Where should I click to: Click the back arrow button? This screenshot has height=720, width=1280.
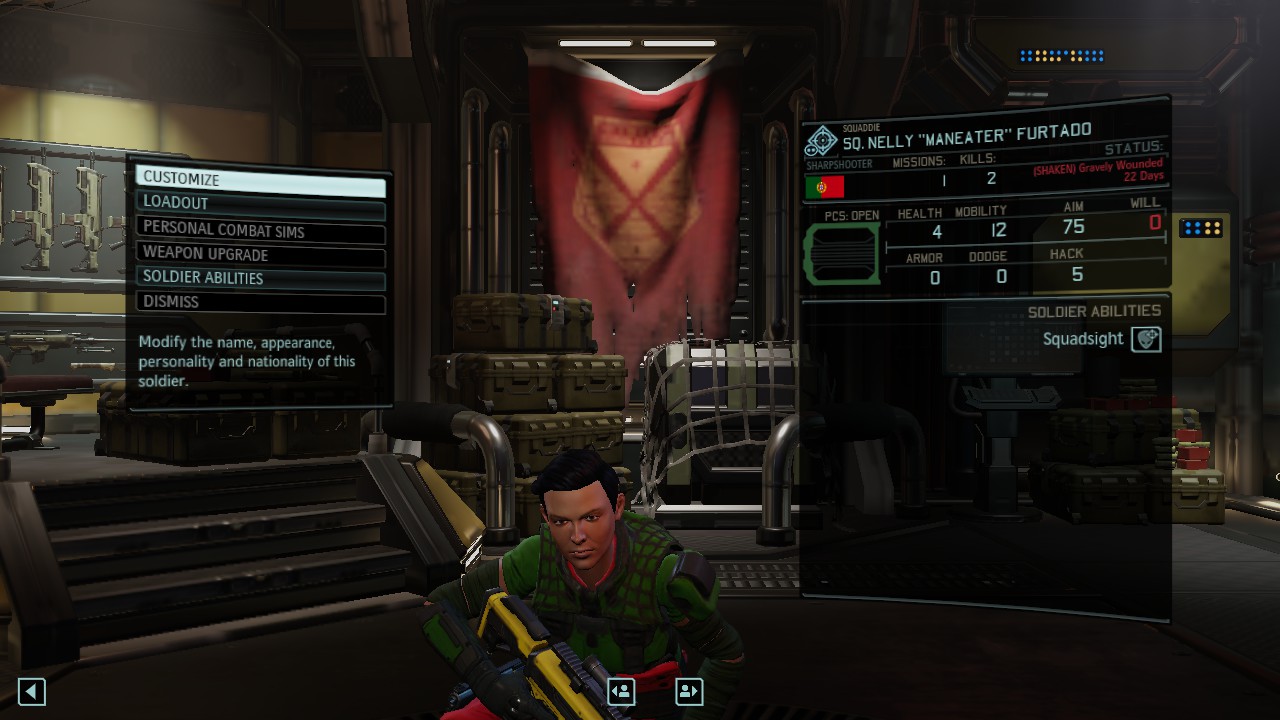32,691
